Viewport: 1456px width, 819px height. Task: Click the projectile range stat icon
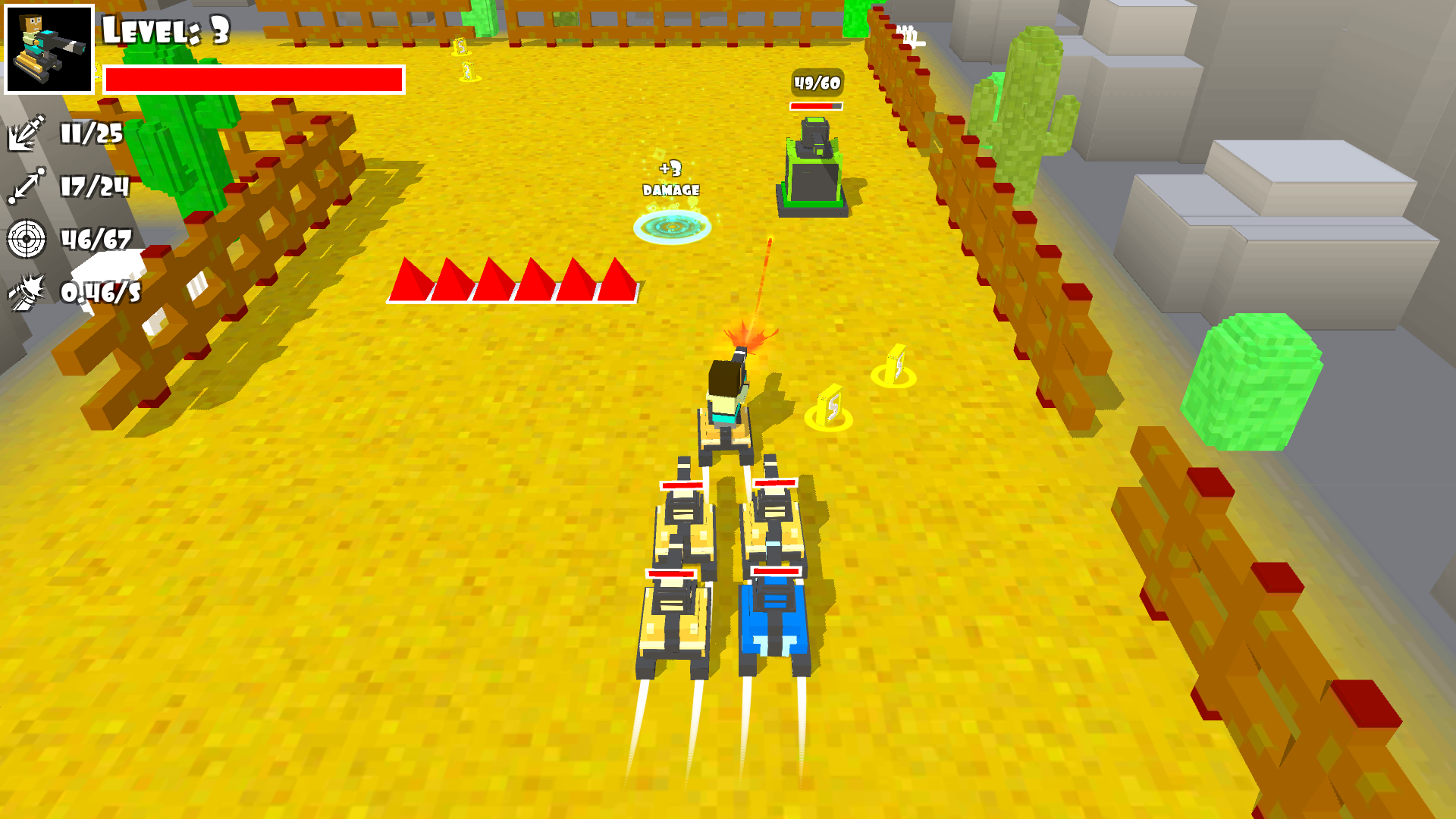pyautogui.click(x=27, y=186)
